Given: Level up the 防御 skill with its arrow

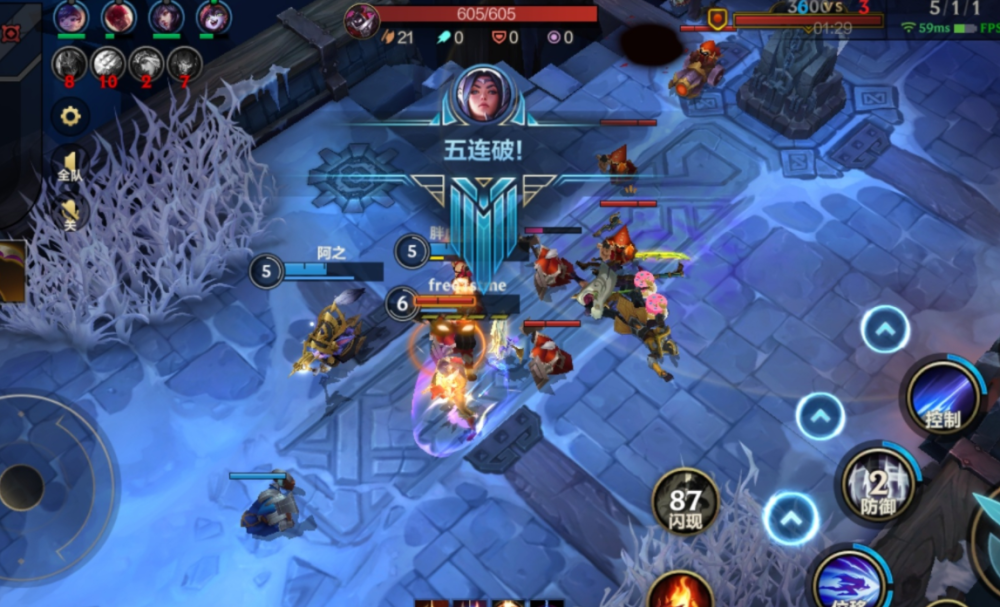Looking at the screenshot, I should coord(820,415).
